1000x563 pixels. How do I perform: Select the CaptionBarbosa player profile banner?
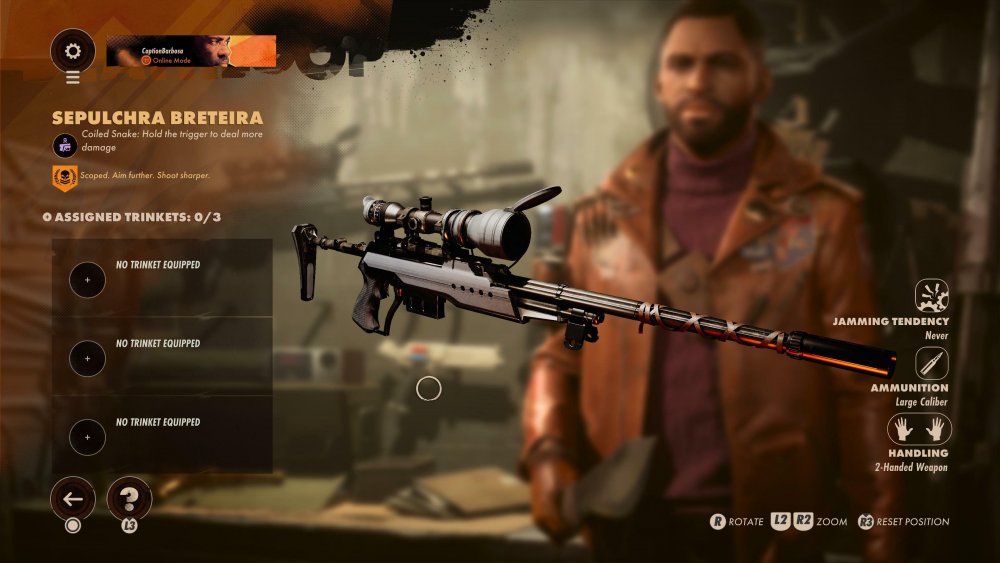click(191, 51)
